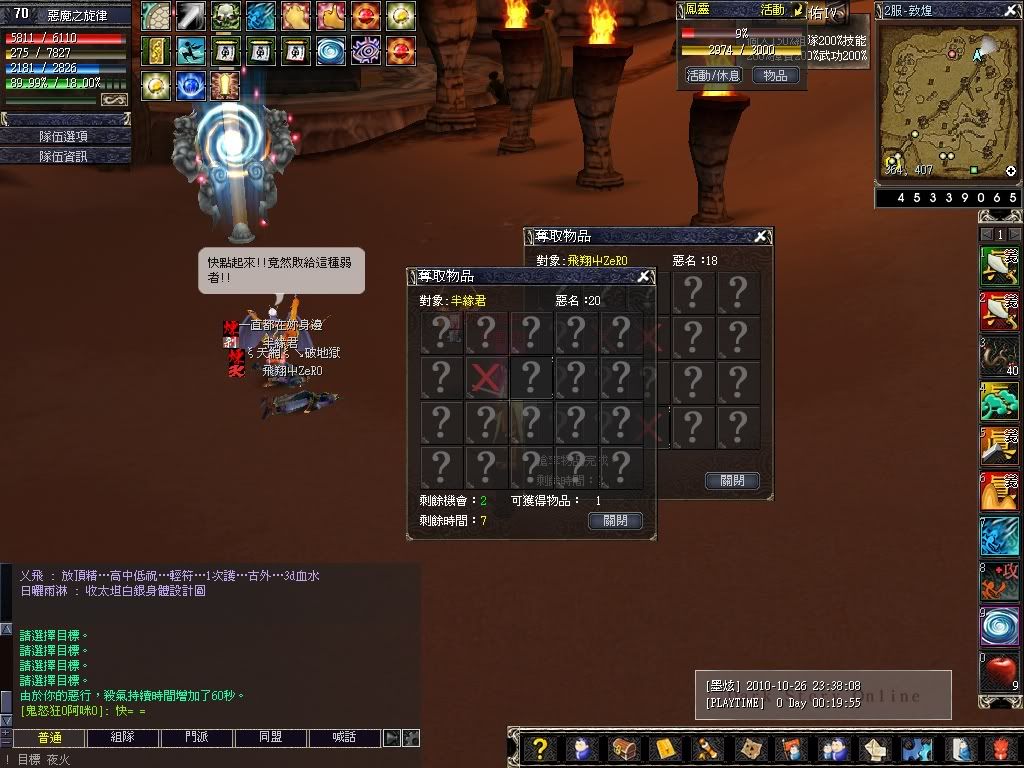
Task: Switch chat to the 組隊 party tab
Action: (122, 738)
